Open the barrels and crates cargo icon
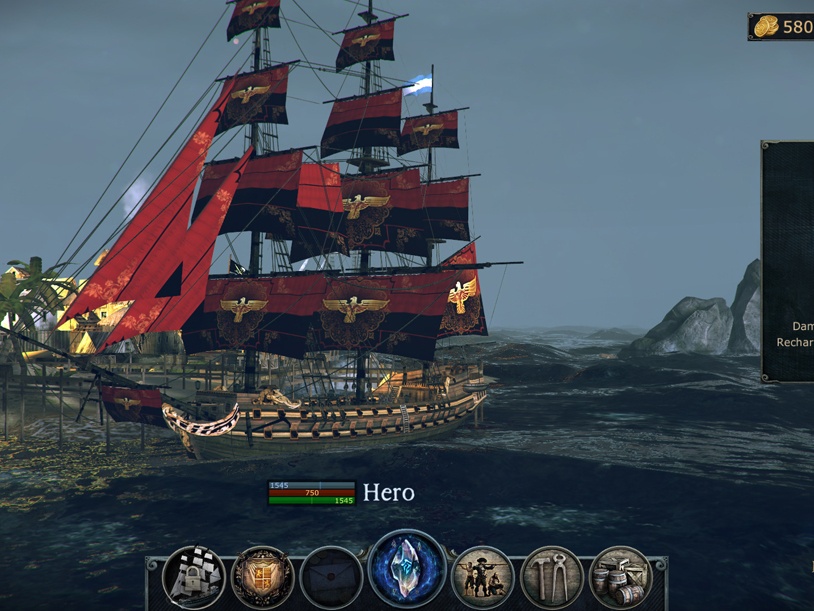This screenshot has height=611, width=814. tap(620, 577)
